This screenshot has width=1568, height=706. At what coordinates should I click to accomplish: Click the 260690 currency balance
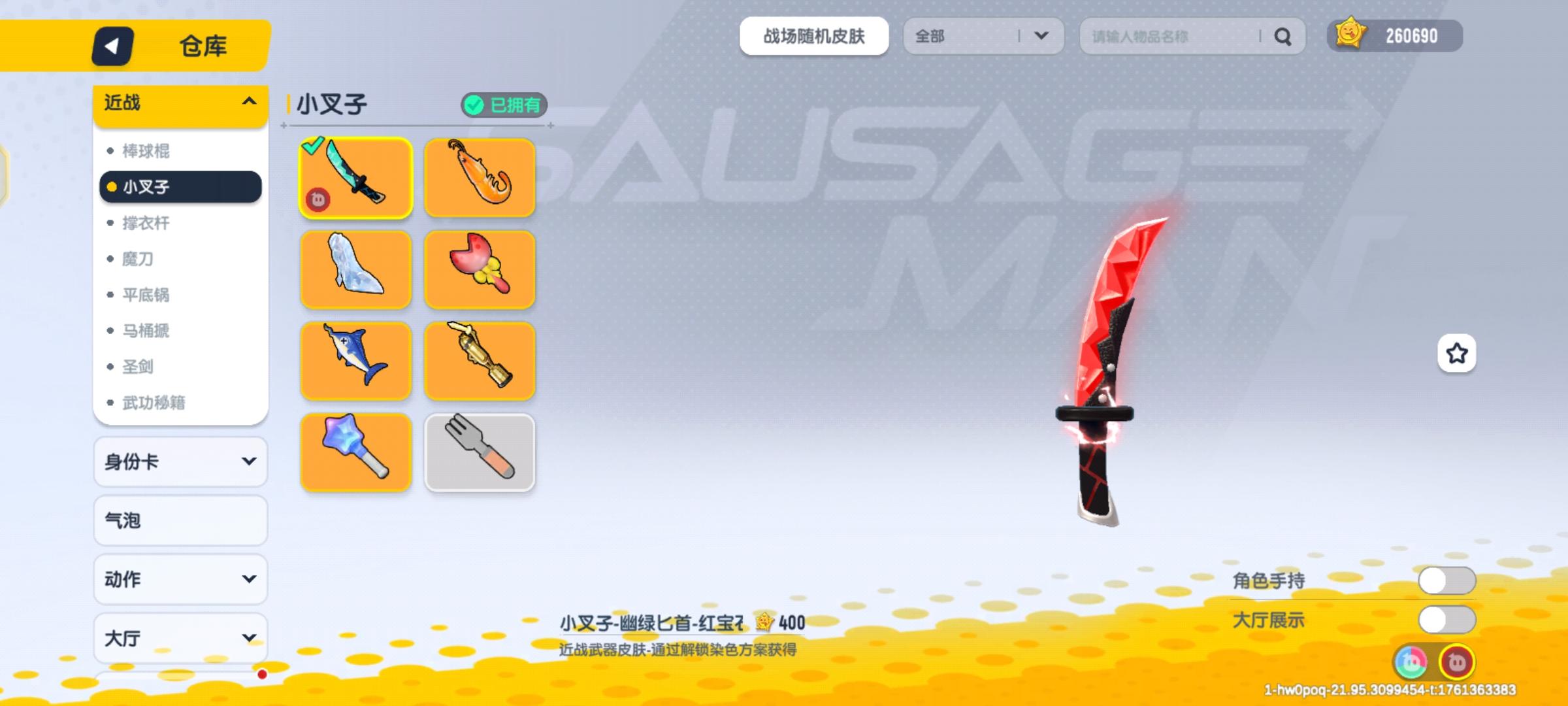tap(1395, 36)
